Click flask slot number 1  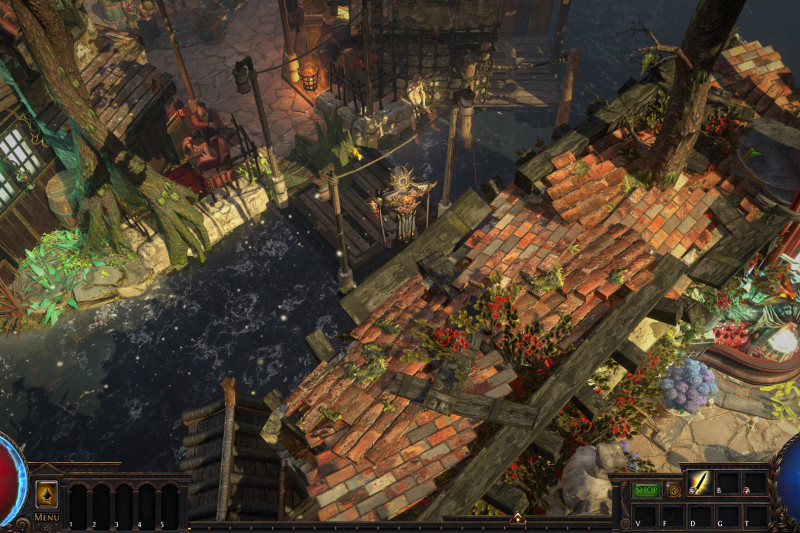(x=77, y=504)
